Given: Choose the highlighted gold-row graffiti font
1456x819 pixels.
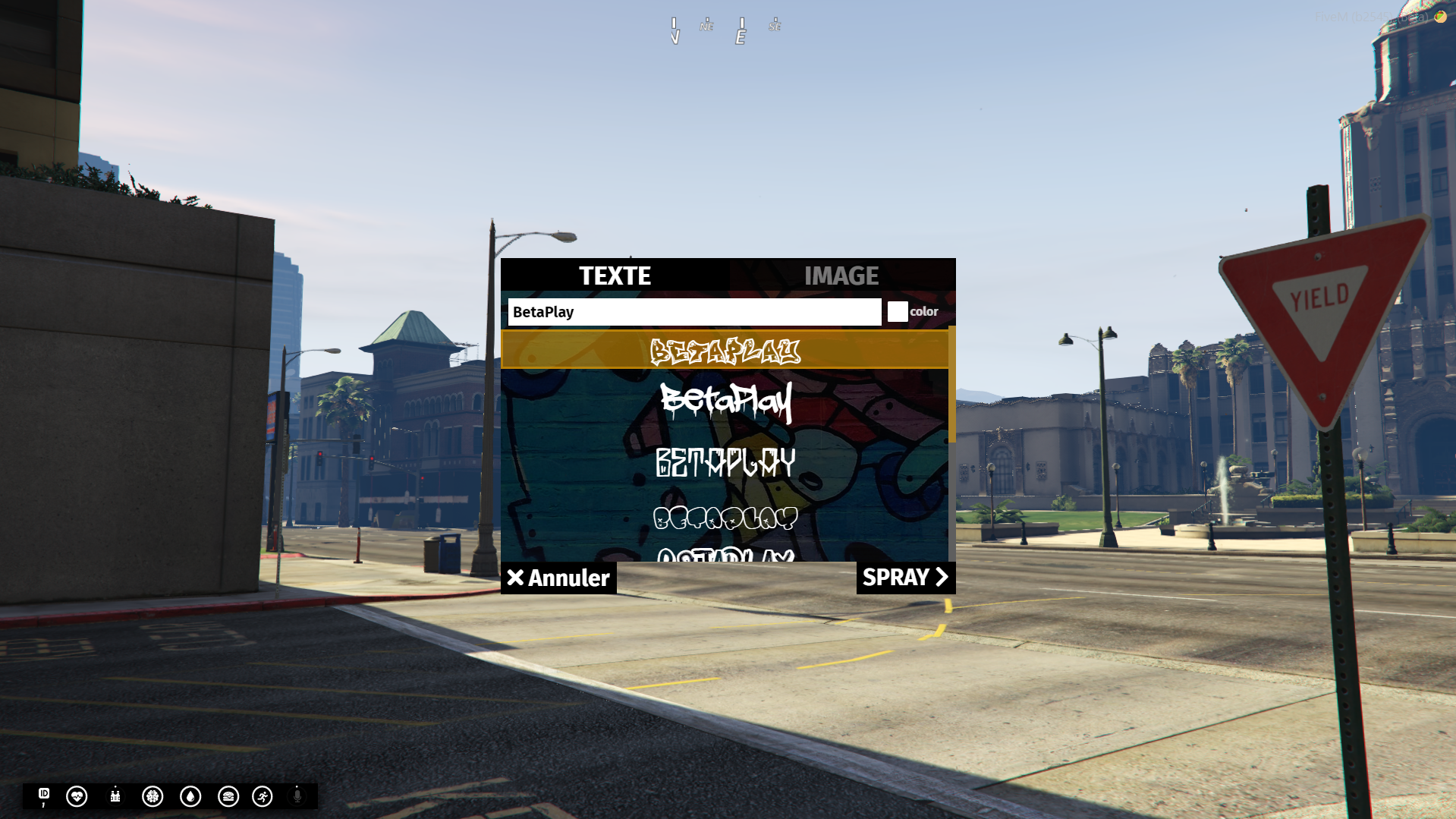Looking at the screenshot, I should coord(725,351).
